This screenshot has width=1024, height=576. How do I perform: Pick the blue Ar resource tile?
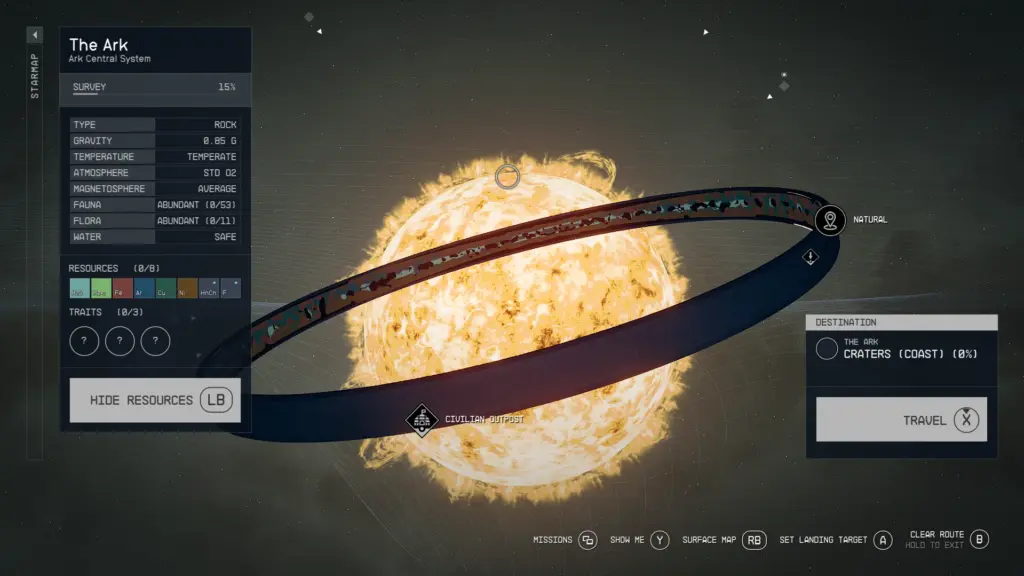[x=145, y=289]
